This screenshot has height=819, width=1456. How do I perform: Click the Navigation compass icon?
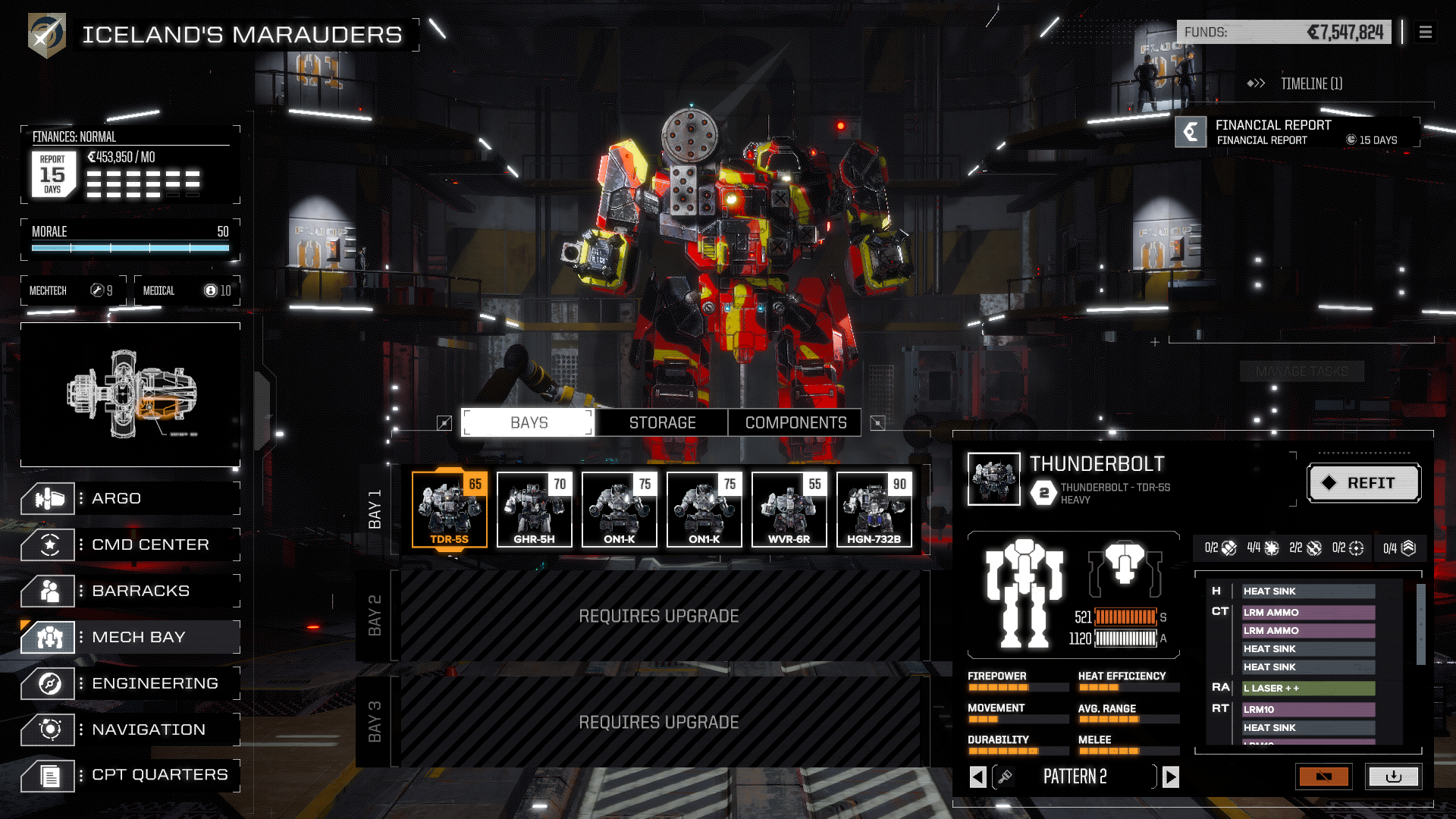coord(48,730)
